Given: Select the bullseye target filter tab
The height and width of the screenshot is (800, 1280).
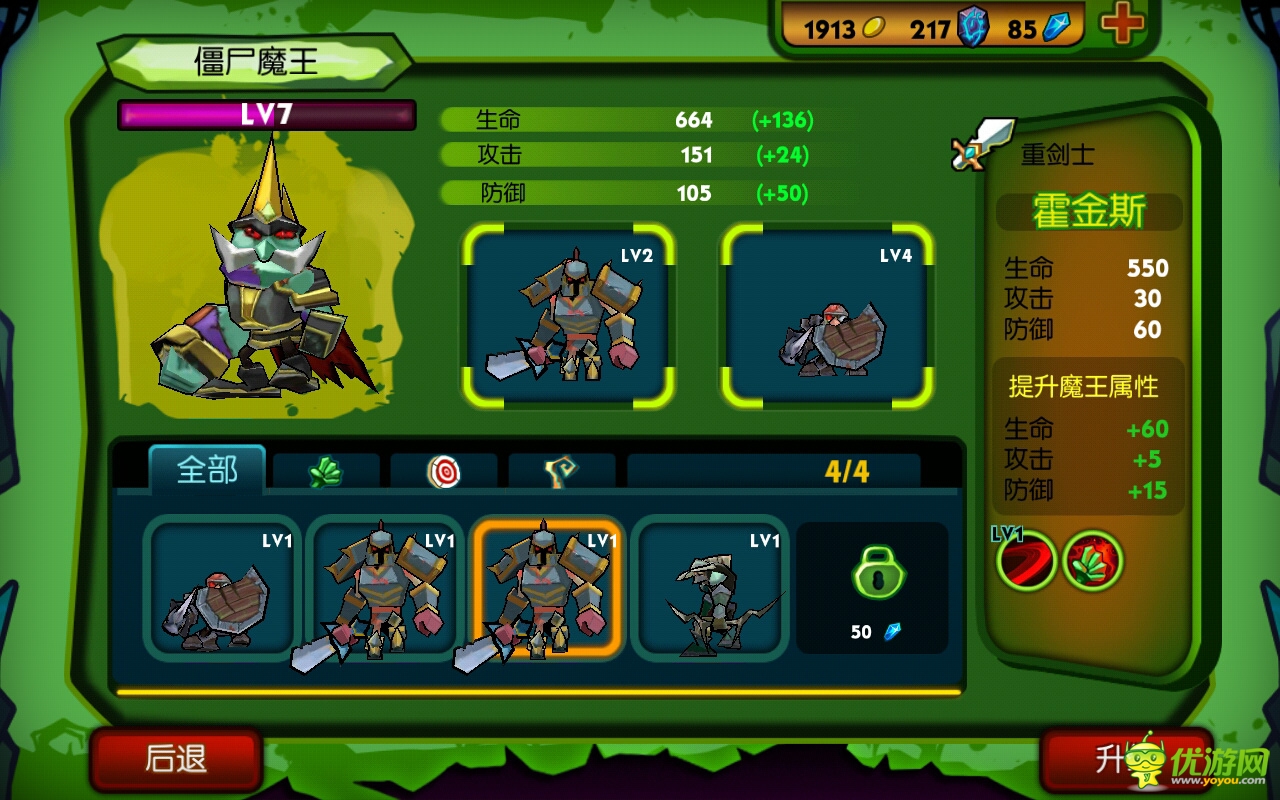Looking at the screenshot, I should [443, 471].
